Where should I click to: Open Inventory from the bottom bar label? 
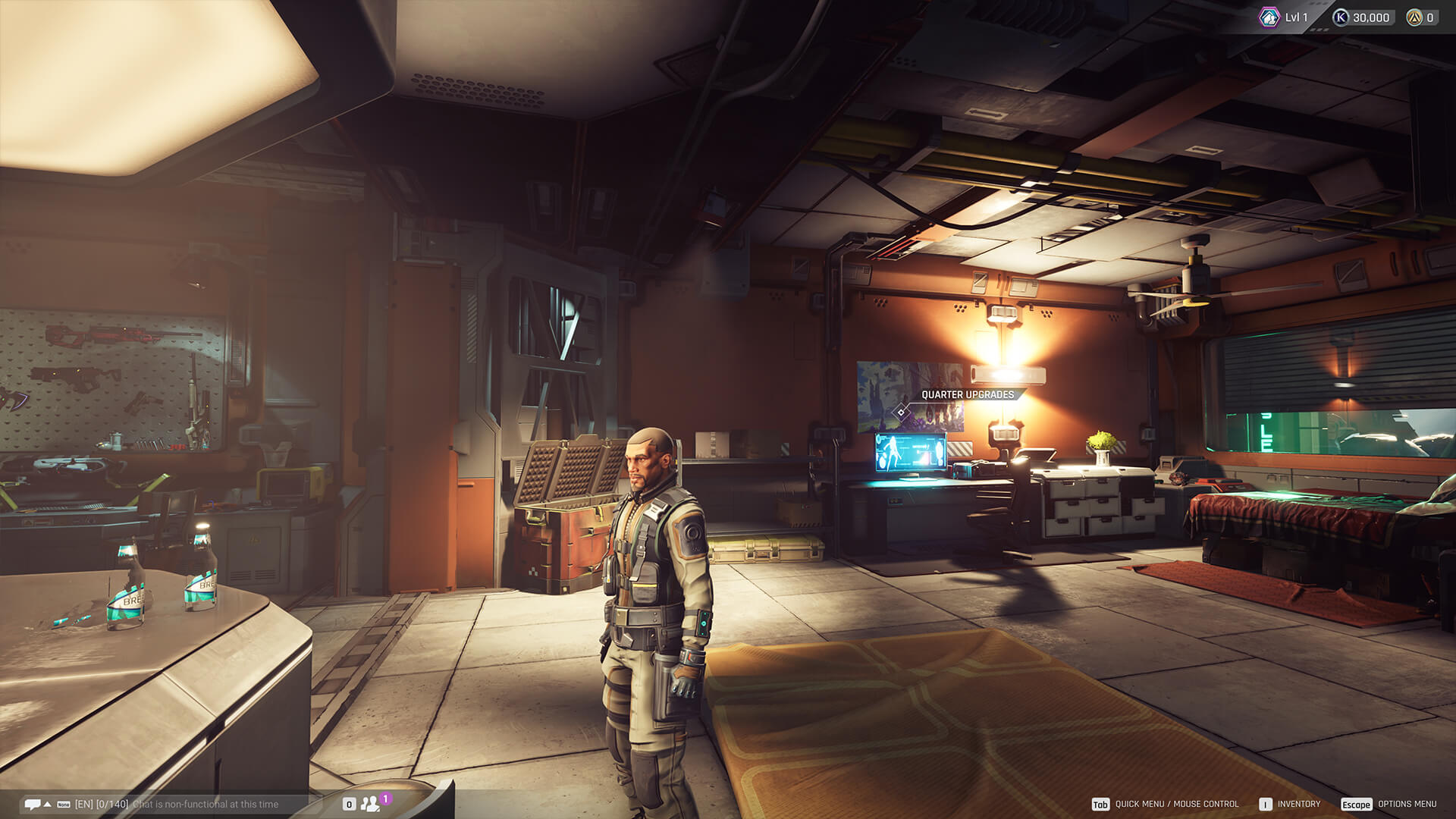(1298, 804)
